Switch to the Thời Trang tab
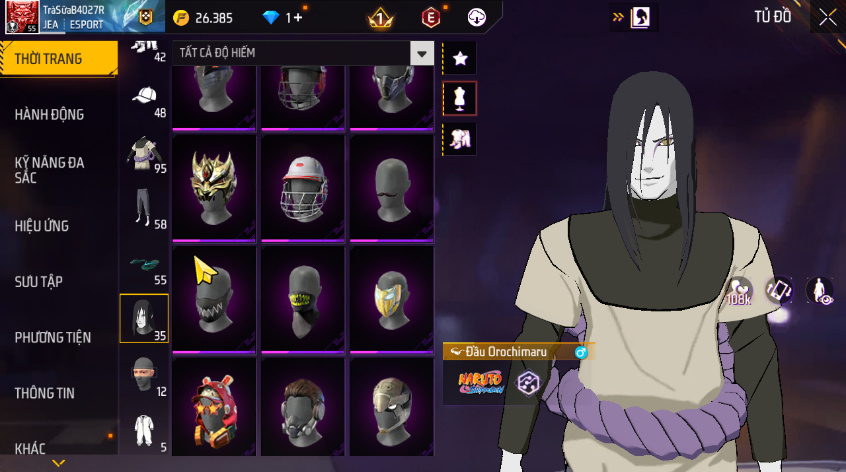This screenshot has width=846, height=472. point(57,59)
